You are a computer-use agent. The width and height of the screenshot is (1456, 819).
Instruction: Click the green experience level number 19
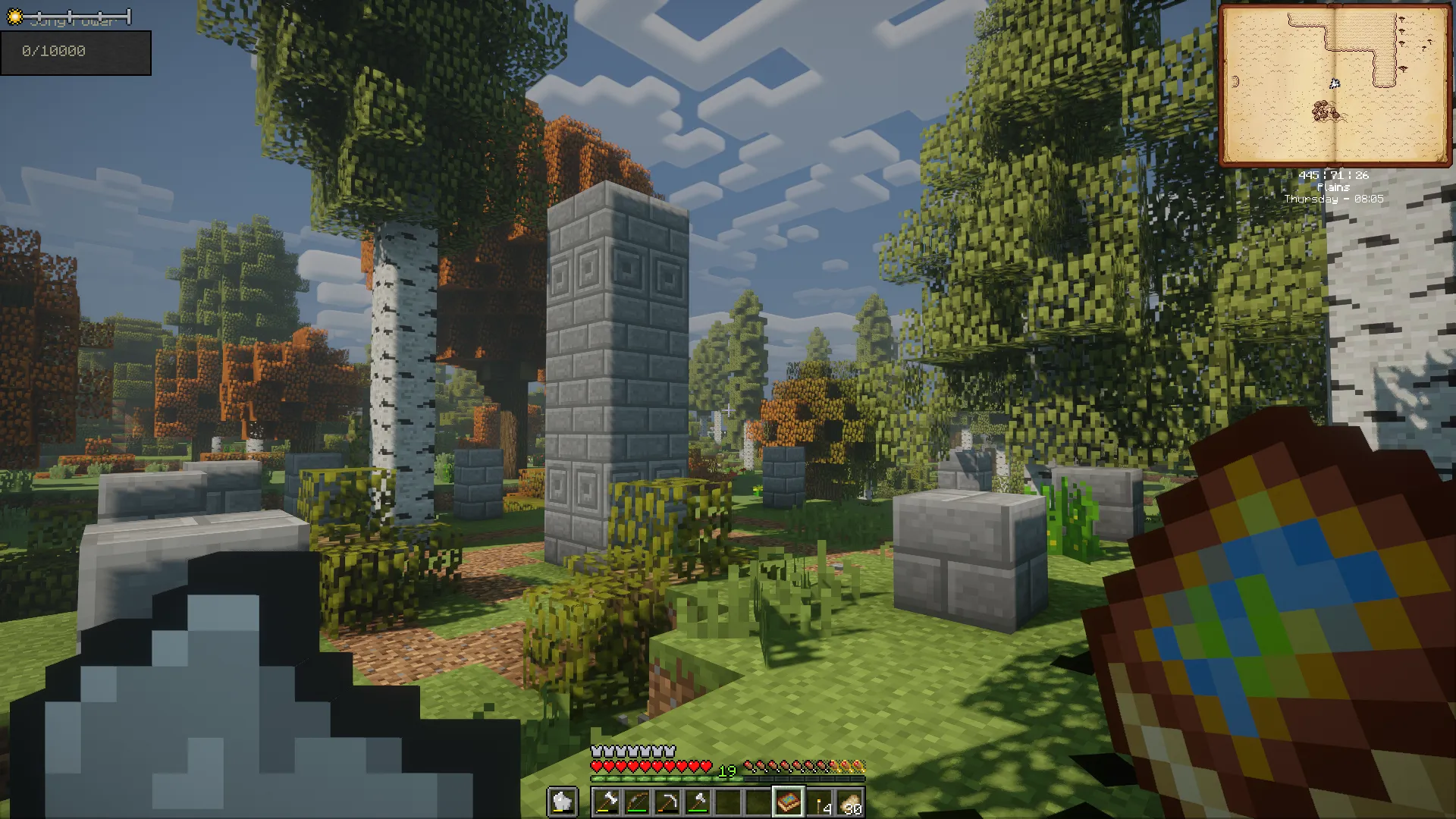[x=726, y=770]
